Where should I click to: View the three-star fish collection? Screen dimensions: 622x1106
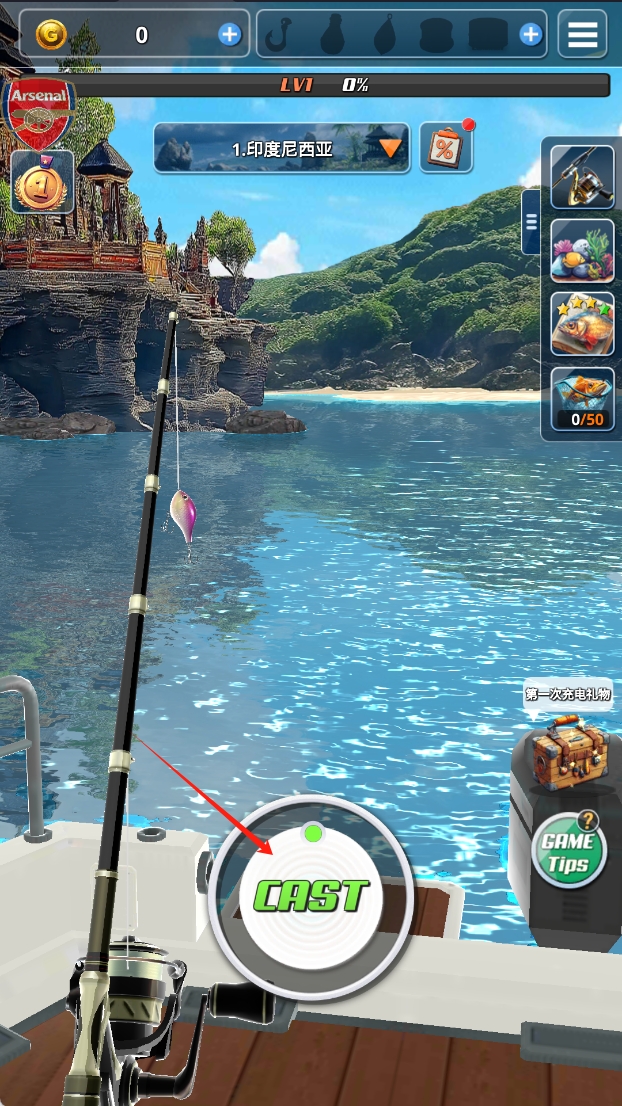tap(582, 323)
